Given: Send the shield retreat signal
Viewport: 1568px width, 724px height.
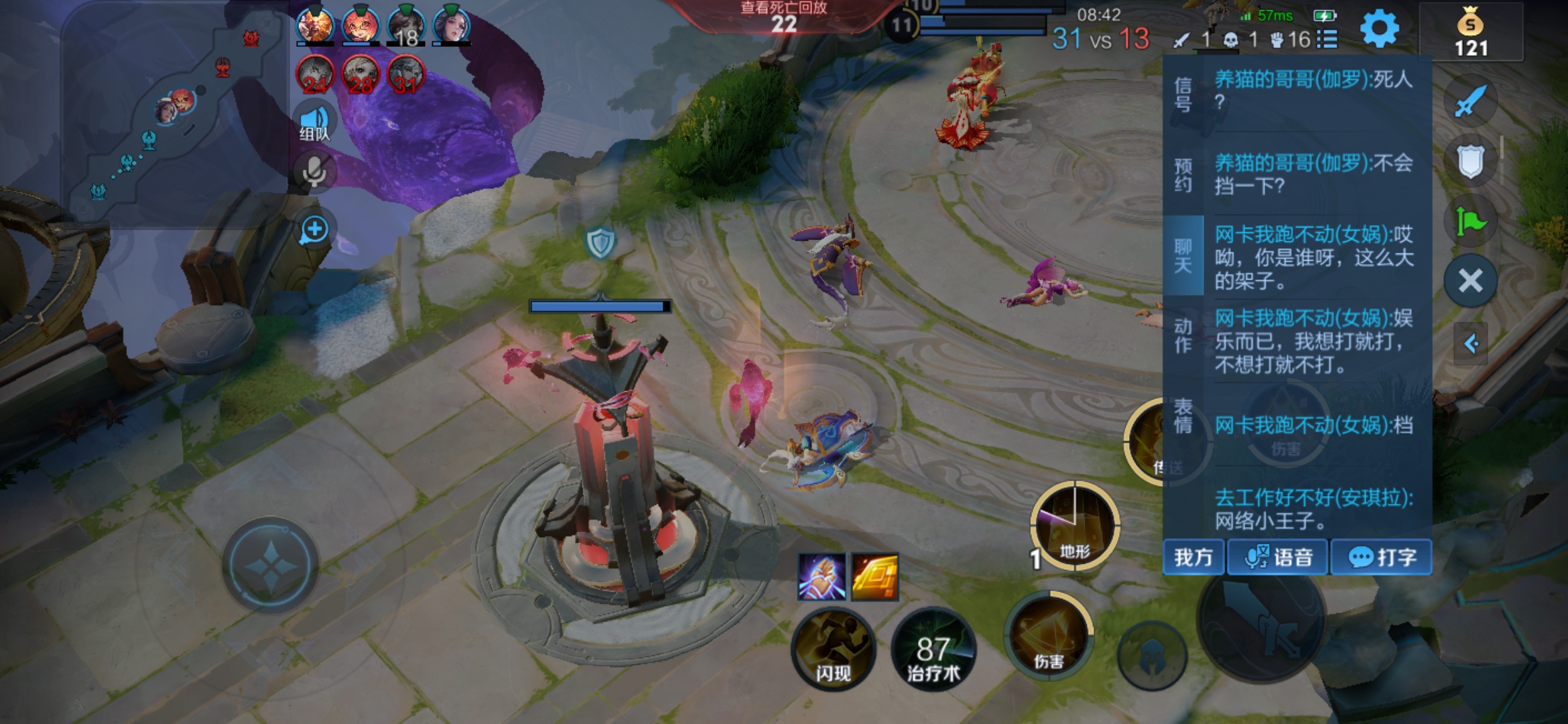Looking at the screenshot, I should tap(1470, 161).
